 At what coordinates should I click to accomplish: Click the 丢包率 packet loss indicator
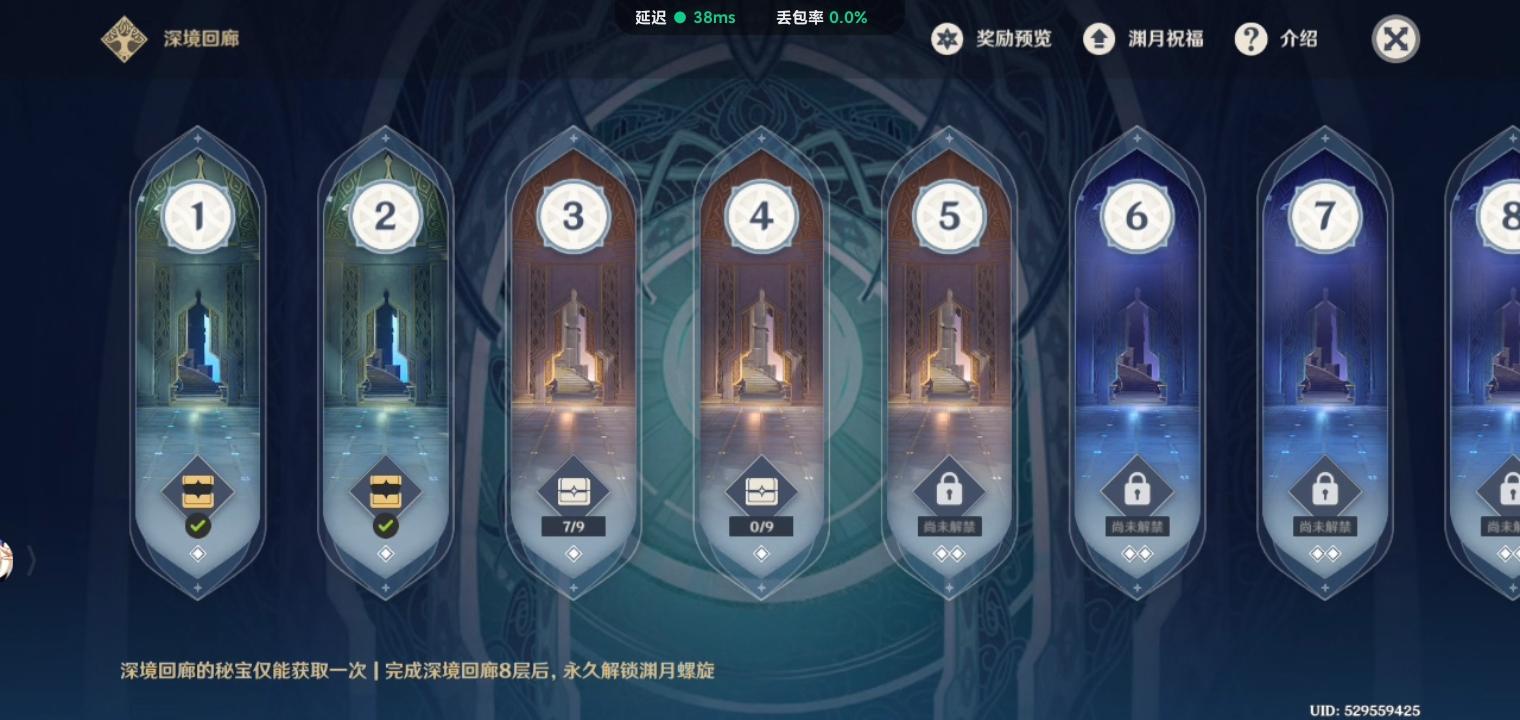[x=820, y=17]
